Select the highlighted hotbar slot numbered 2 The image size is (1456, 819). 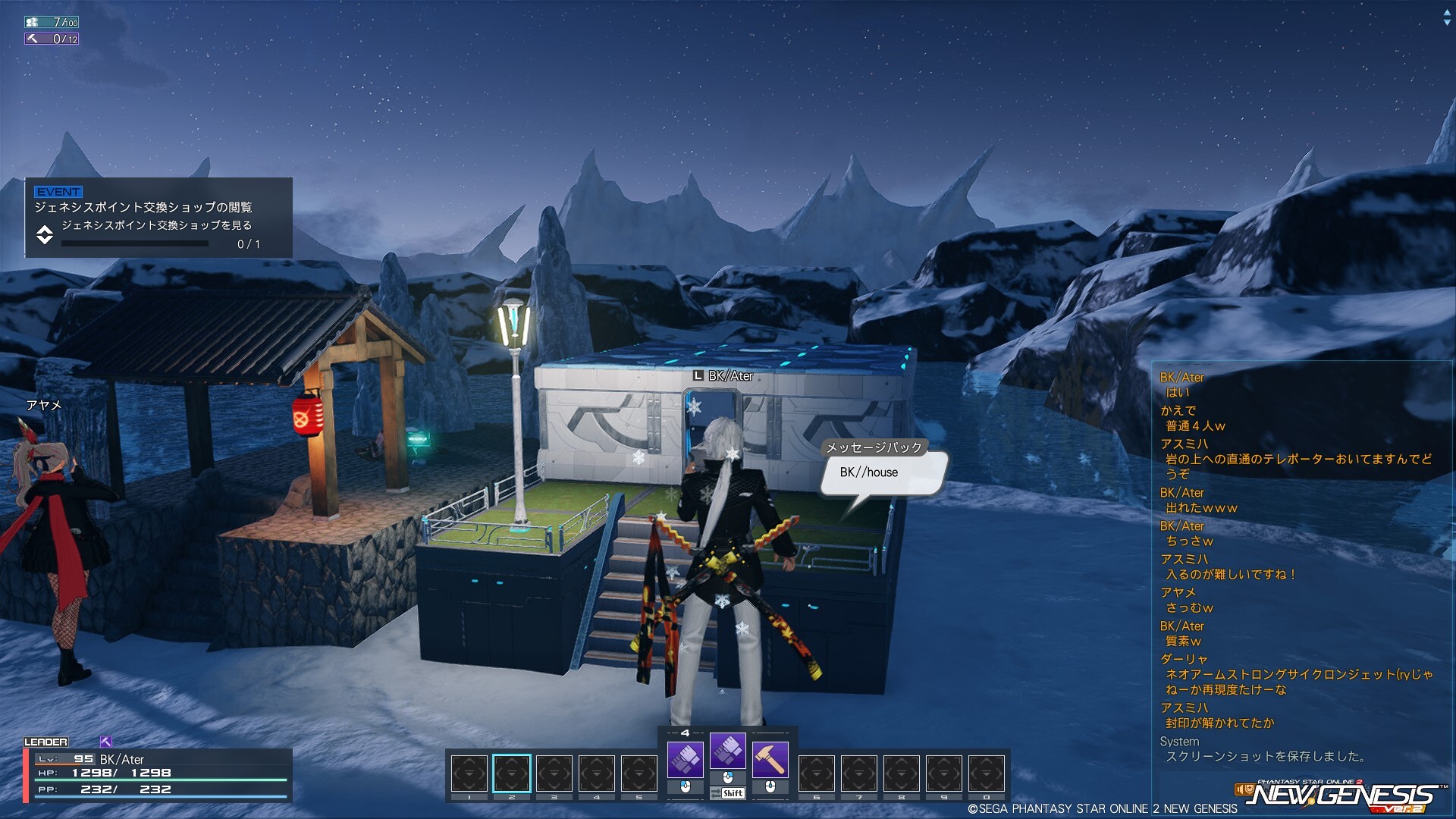(x=512, y=773)
